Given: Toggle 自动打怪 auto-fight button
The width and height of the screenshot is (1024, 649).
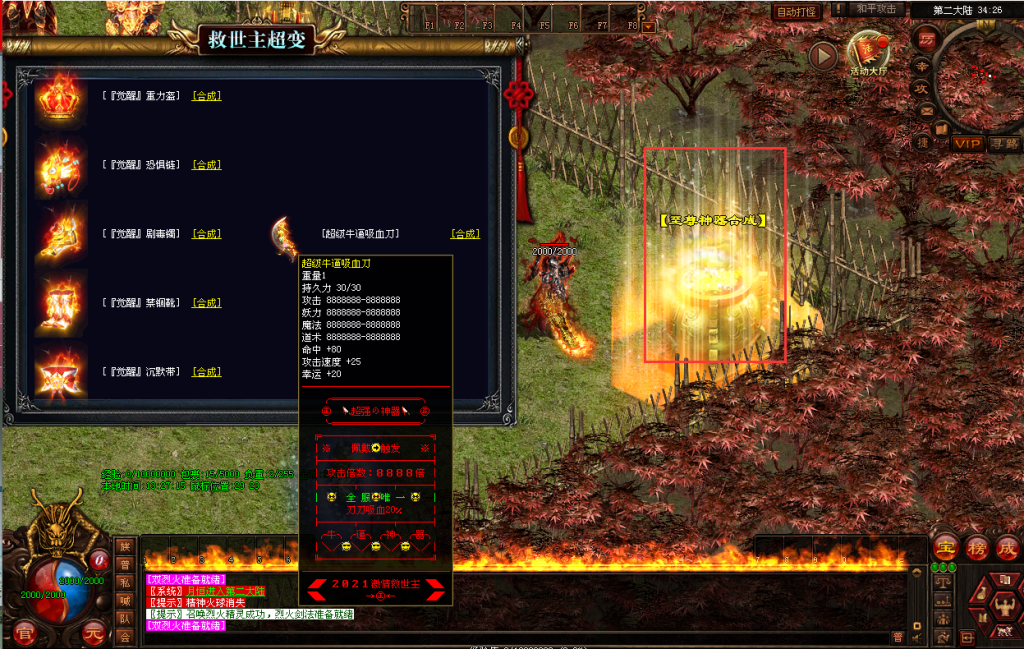Looking at the screenshot, I should coord(797,12).
